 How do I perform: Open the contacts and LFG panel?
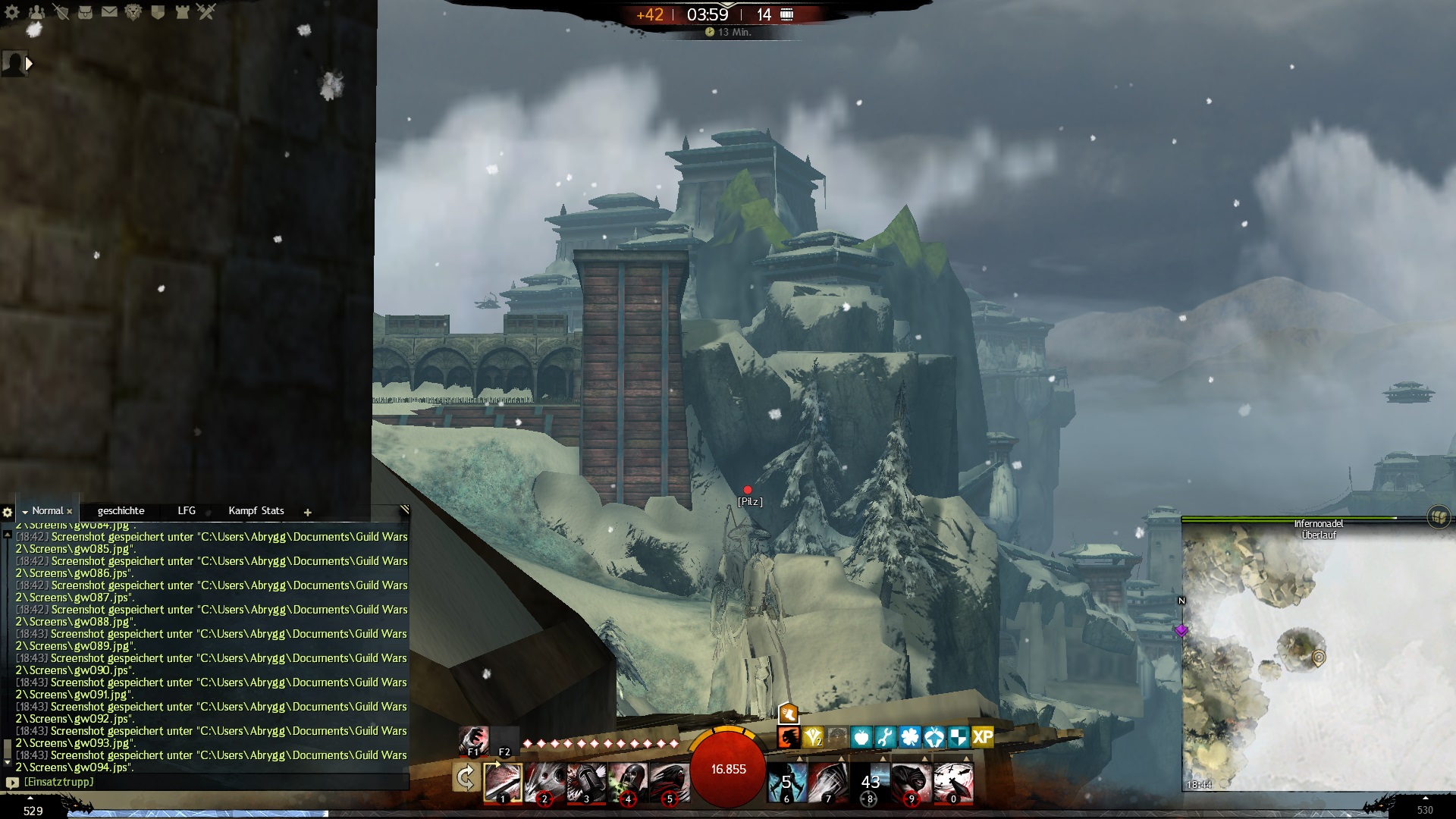(x=36, y=12)
